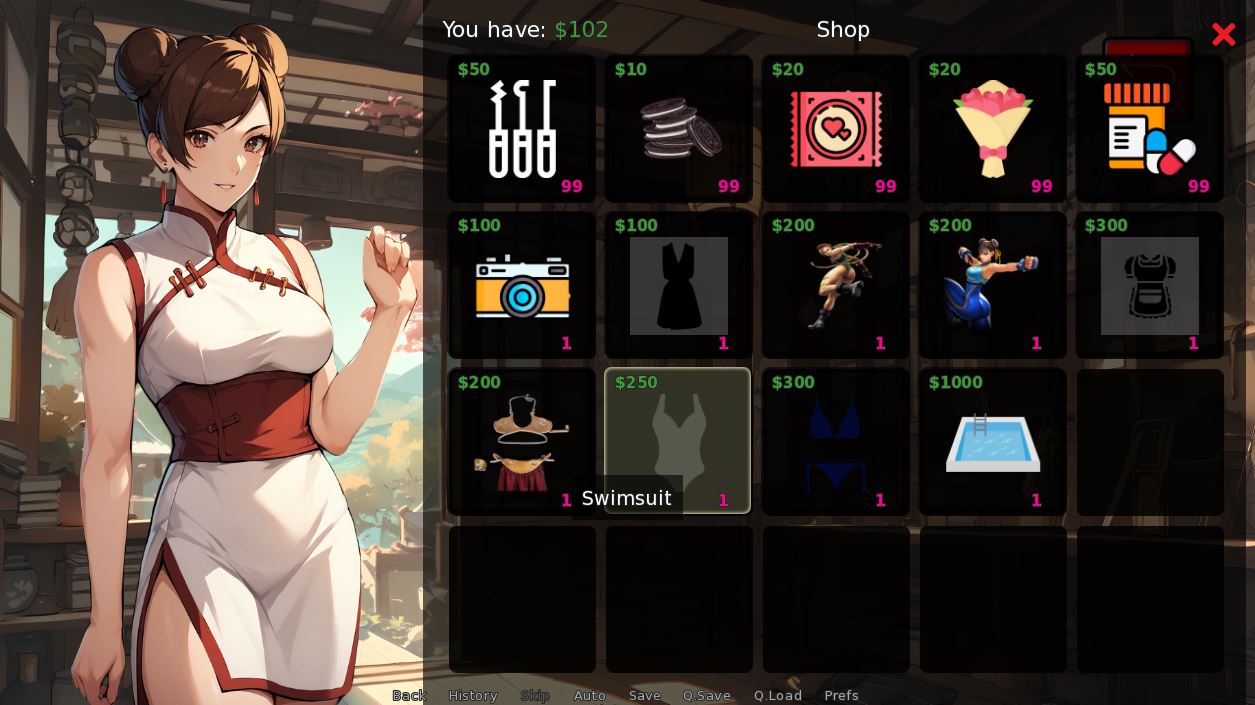Viewport: 1255px width, 705px height.
Task: Choose the flower bouquet item
Action: point(993,129)
